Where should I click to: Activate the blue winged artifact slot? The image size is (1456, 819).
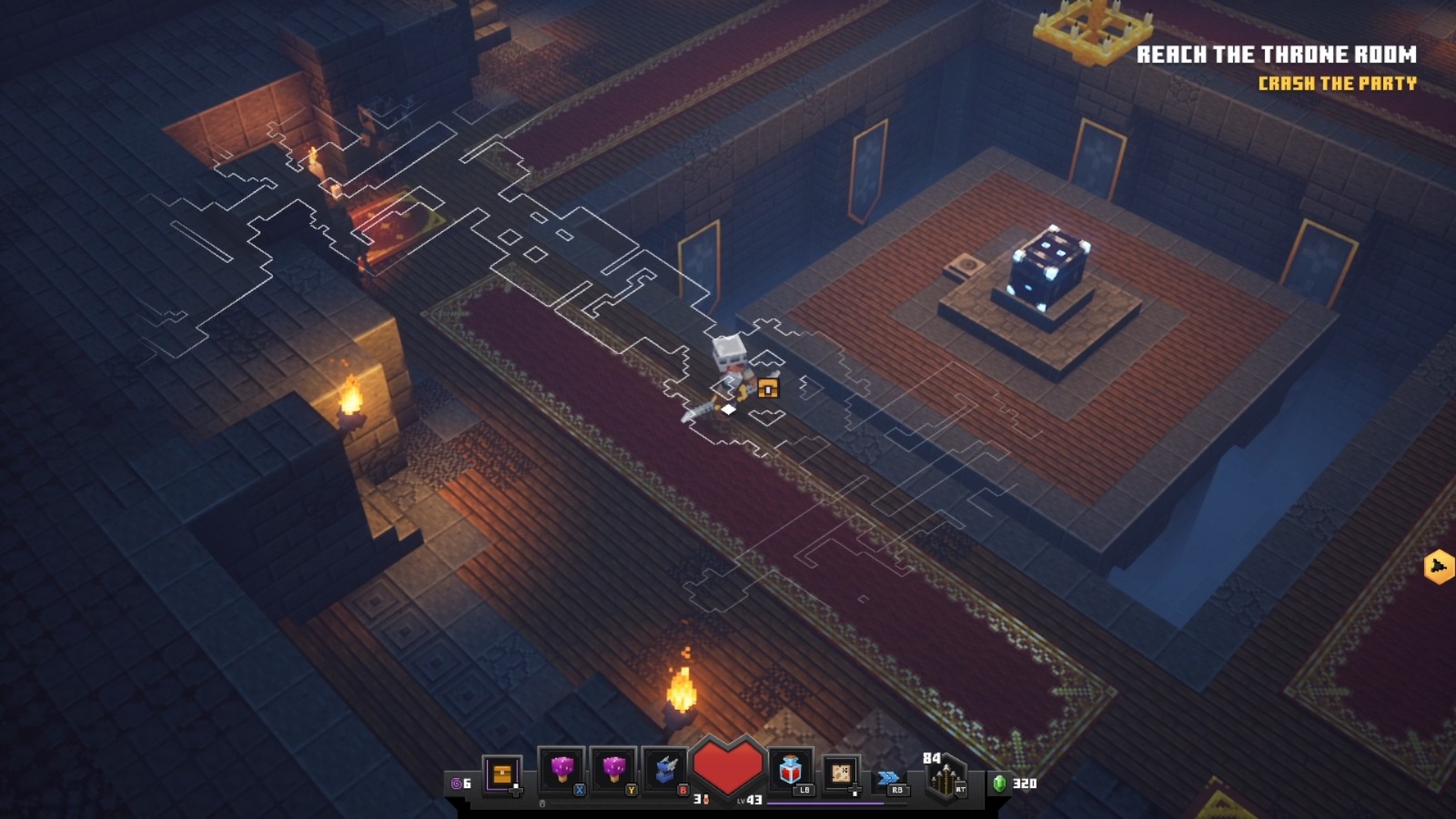(x=665, y=772)
